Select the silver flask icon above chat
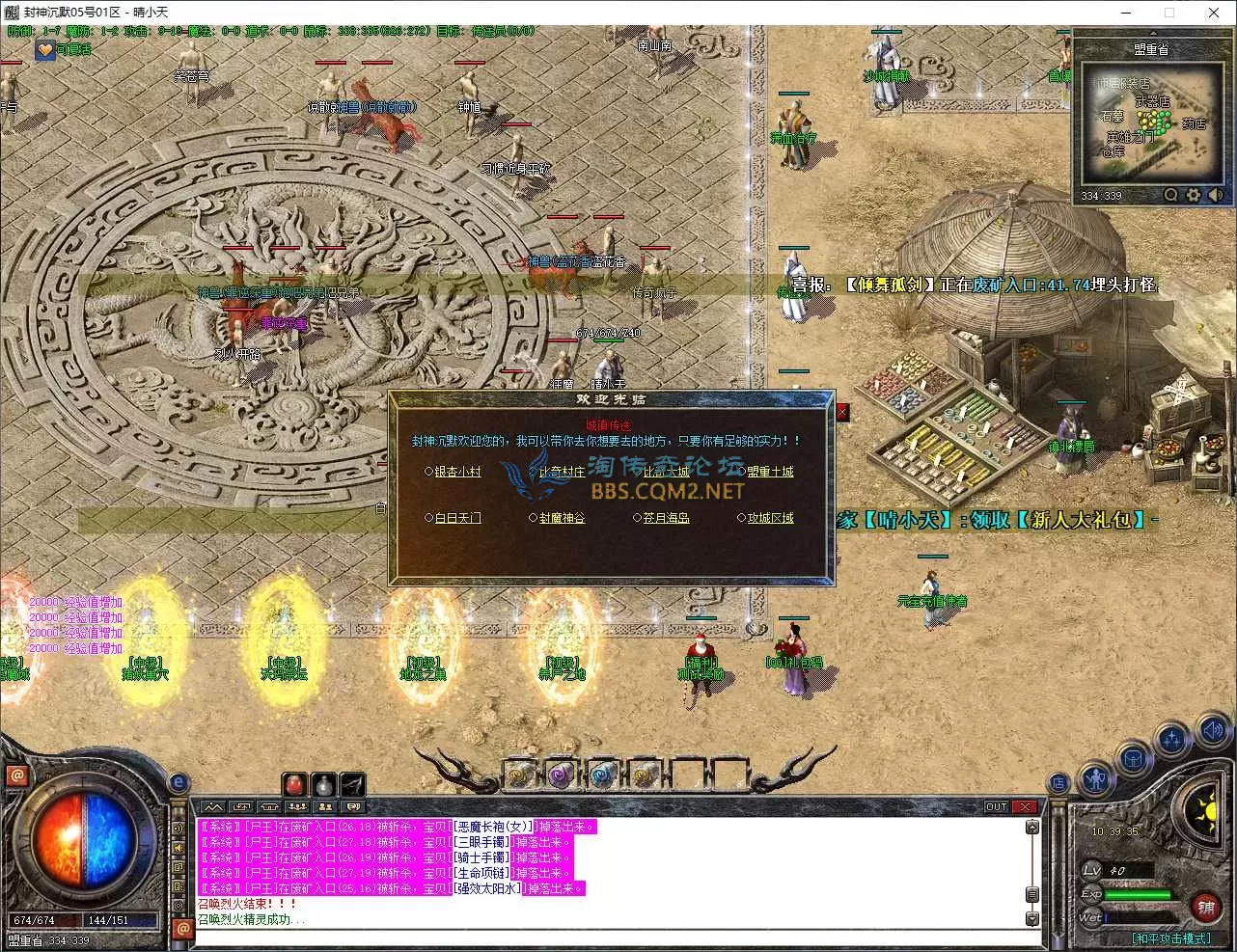 (x=325, y=783)
